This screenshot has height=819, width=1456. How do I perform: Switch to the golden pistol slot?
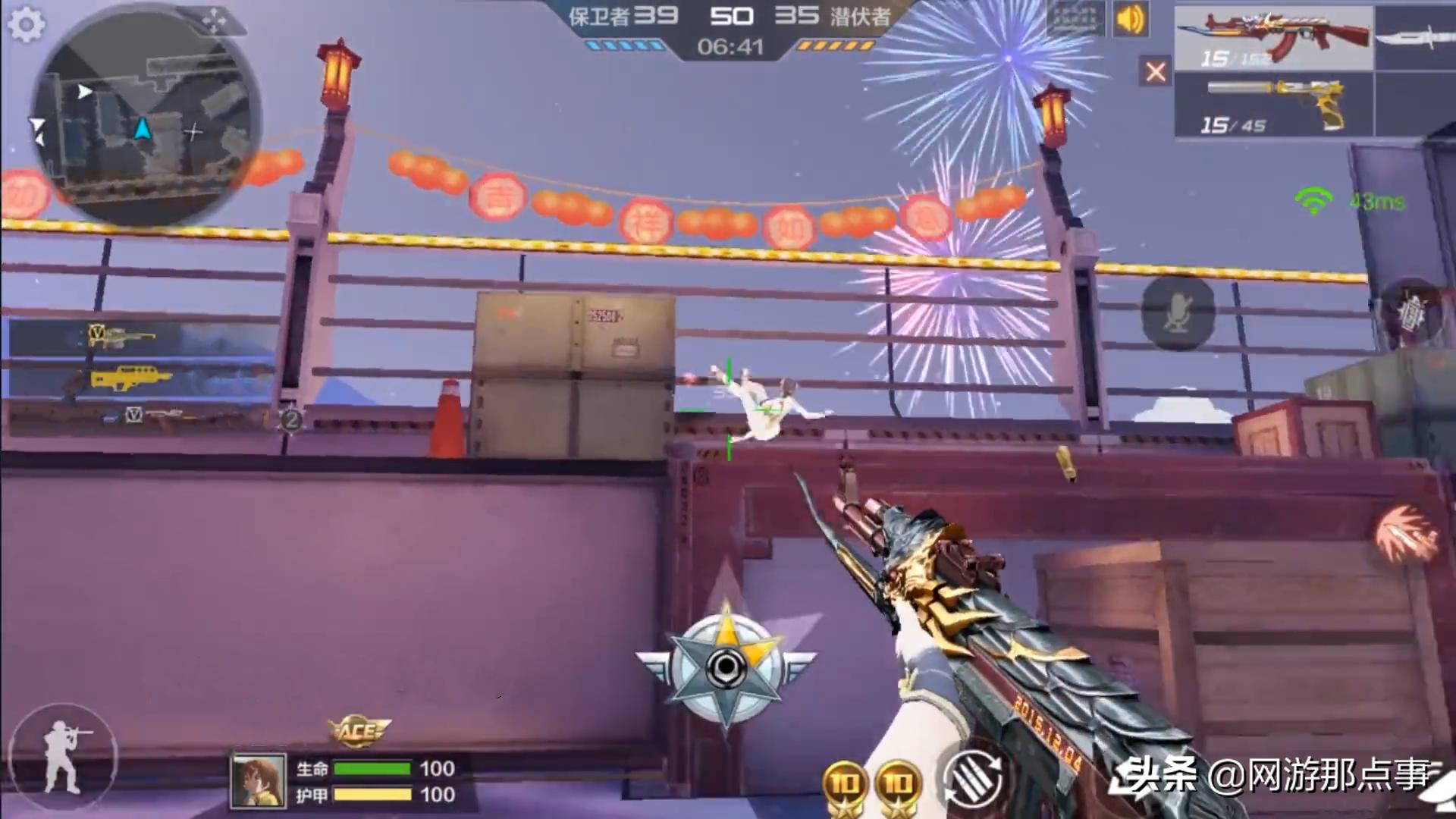[x=1274, y=105]
